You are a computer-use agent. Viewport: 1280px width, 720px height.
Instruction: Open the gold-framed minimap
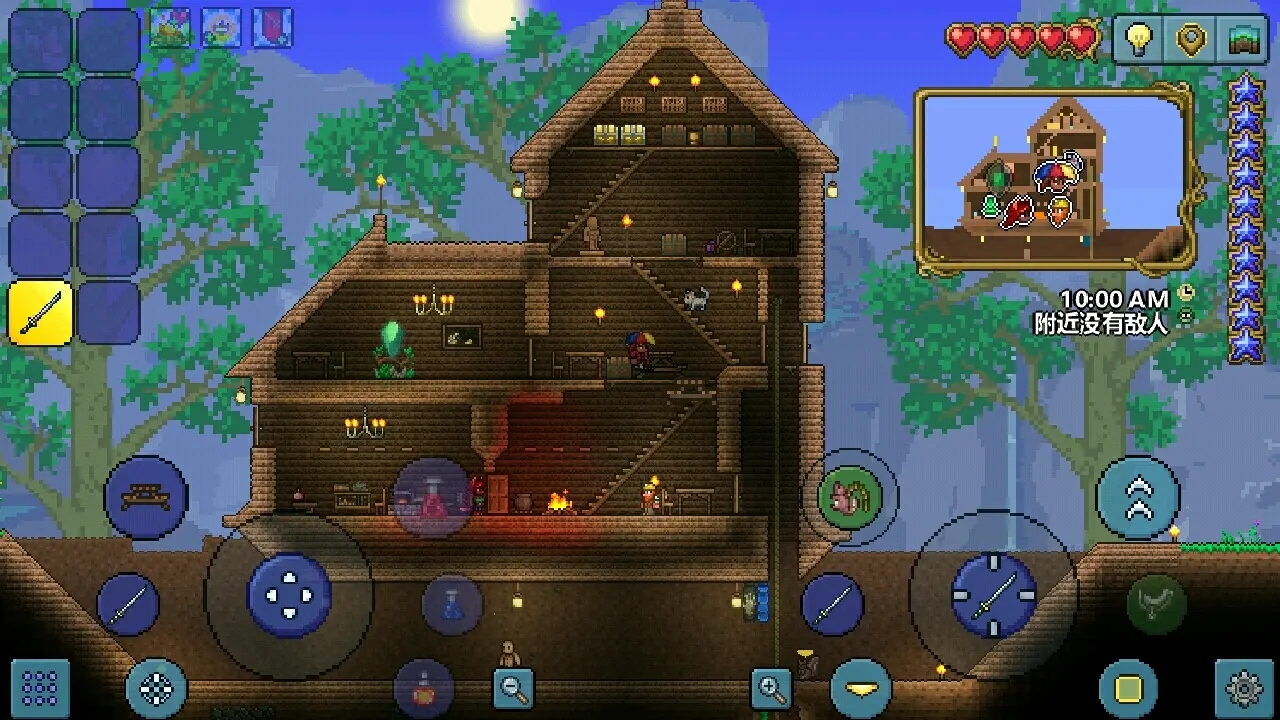click(1054, 179)
